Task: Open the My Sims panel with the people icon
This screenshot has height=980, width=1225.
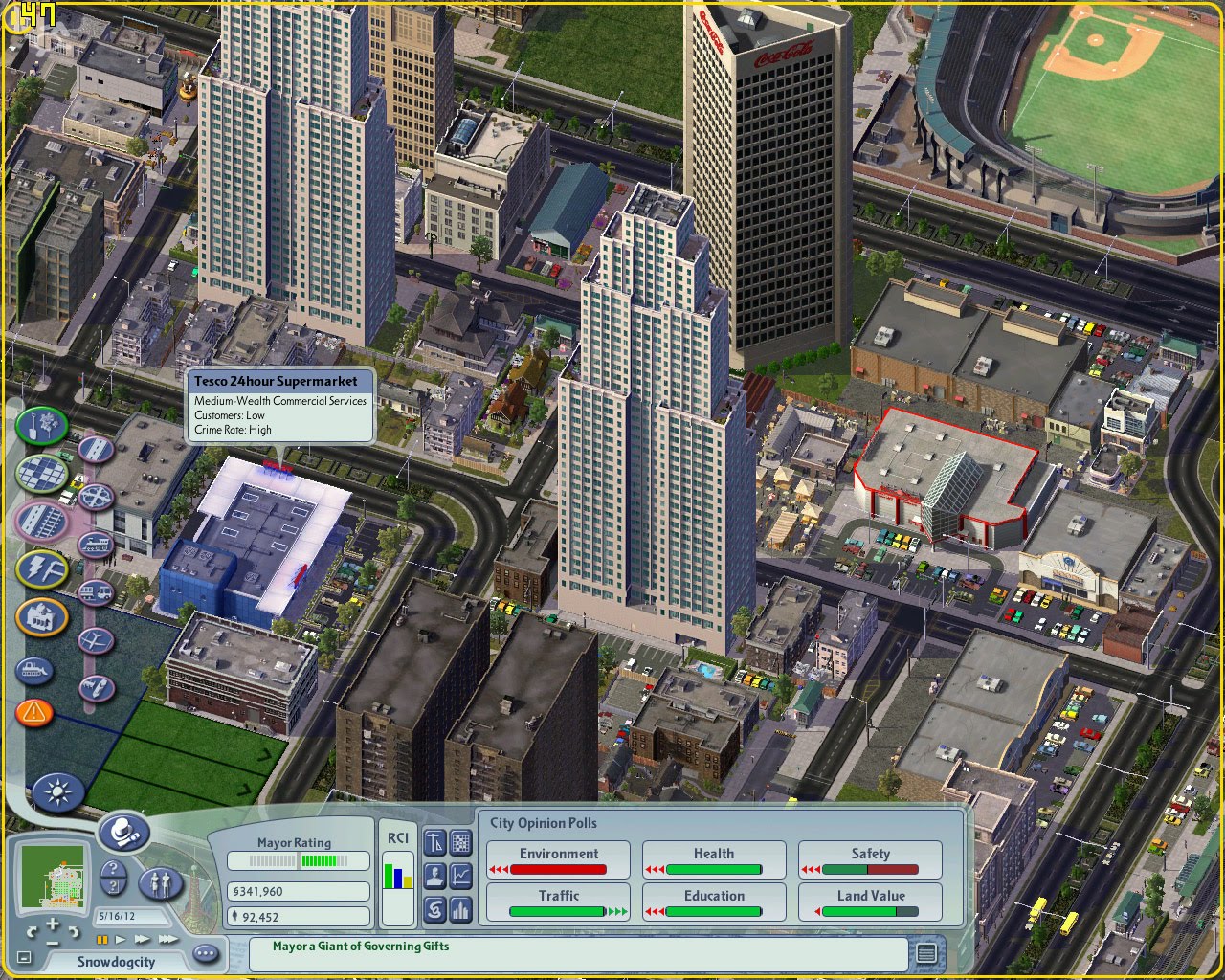Action: [x=162, y=884]
